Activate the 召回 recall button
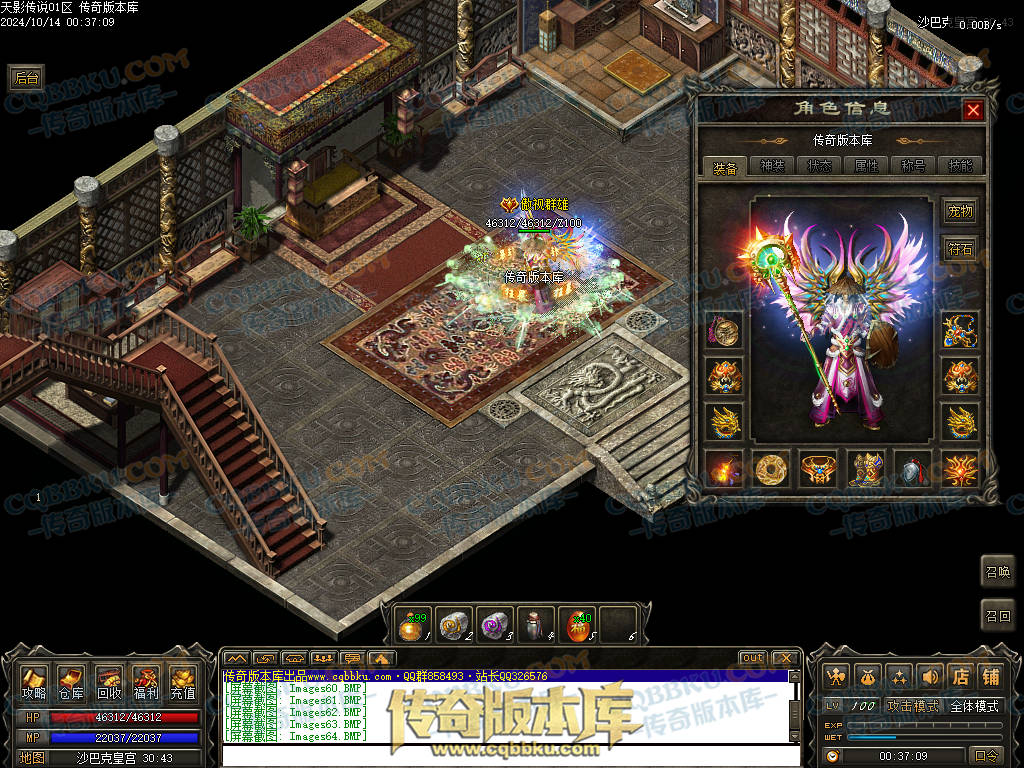1024x768 pixels. 997,616
